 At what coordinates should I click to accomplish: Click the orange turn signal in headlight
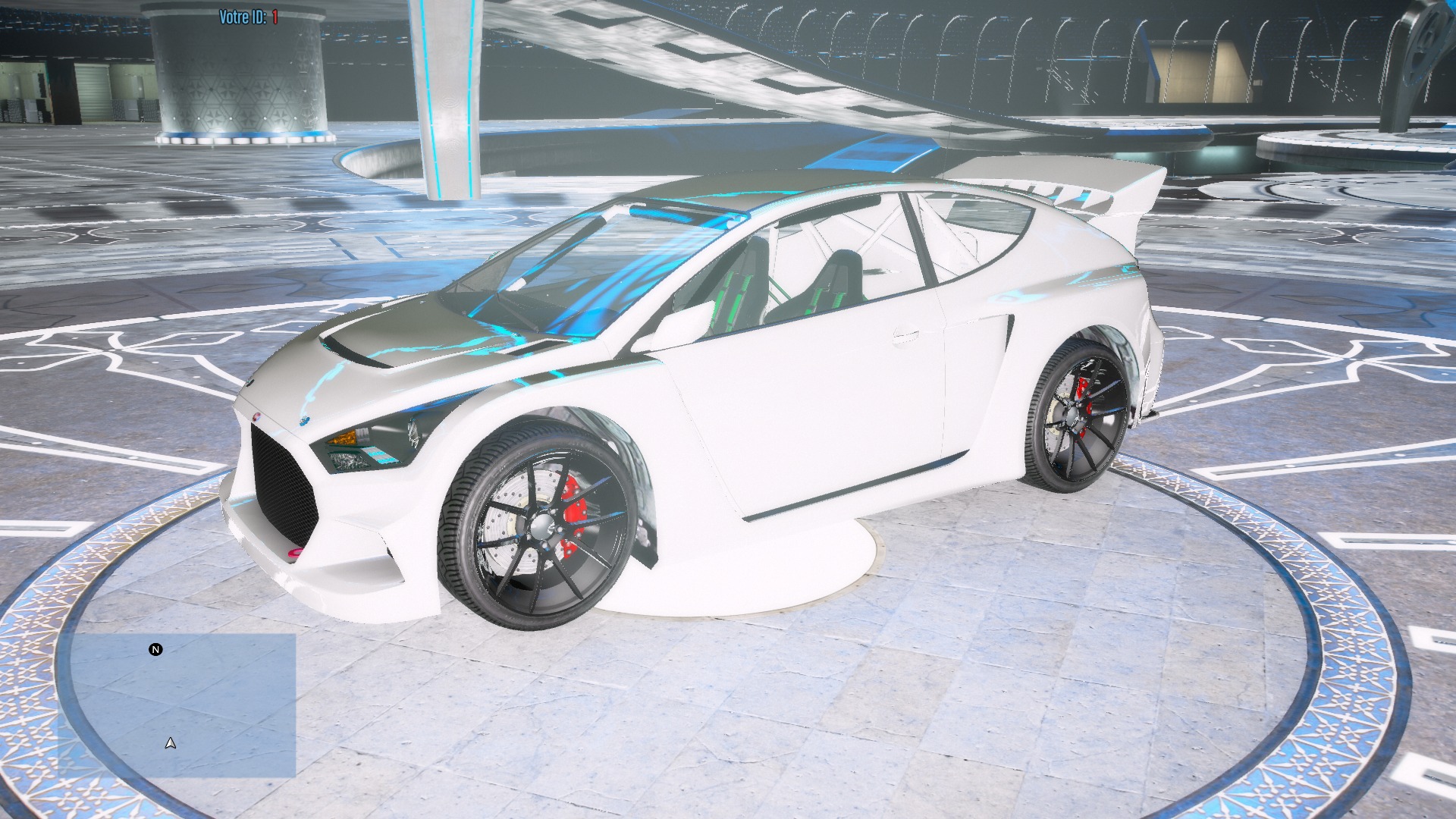(344, 438)
